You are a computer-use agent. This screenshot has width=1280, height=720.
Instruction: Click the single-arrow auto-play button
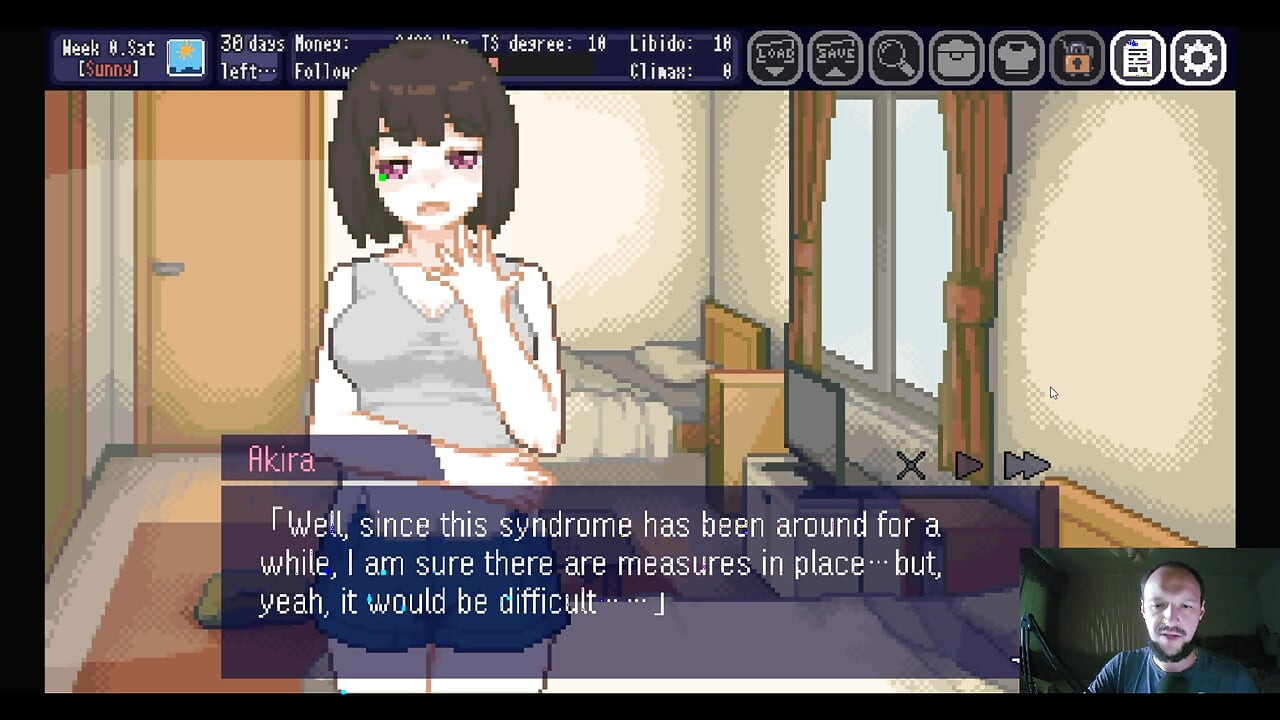point(968,465)
